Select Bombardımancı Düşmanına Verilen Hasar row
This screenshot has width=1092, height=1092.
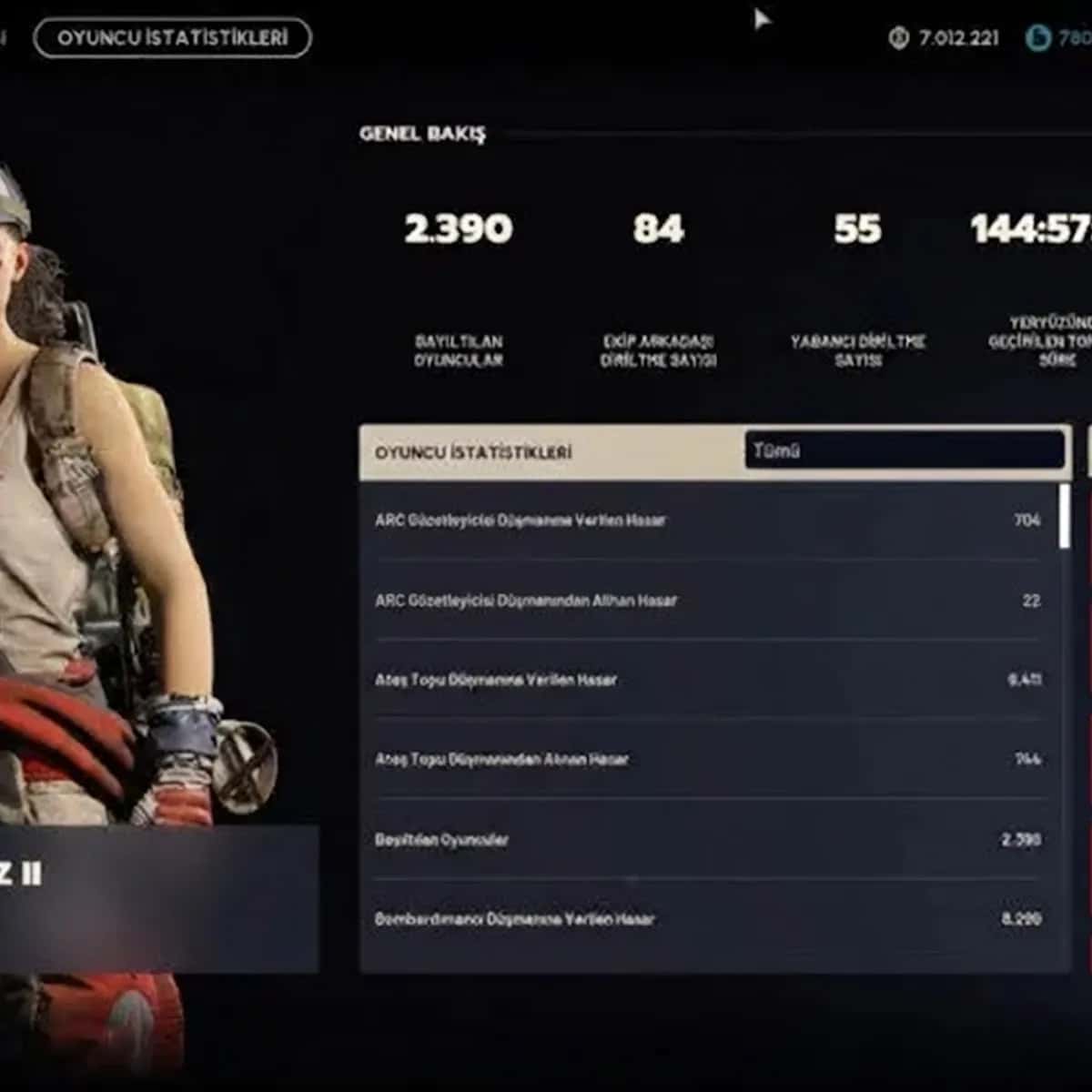click(x=708, y=919)
